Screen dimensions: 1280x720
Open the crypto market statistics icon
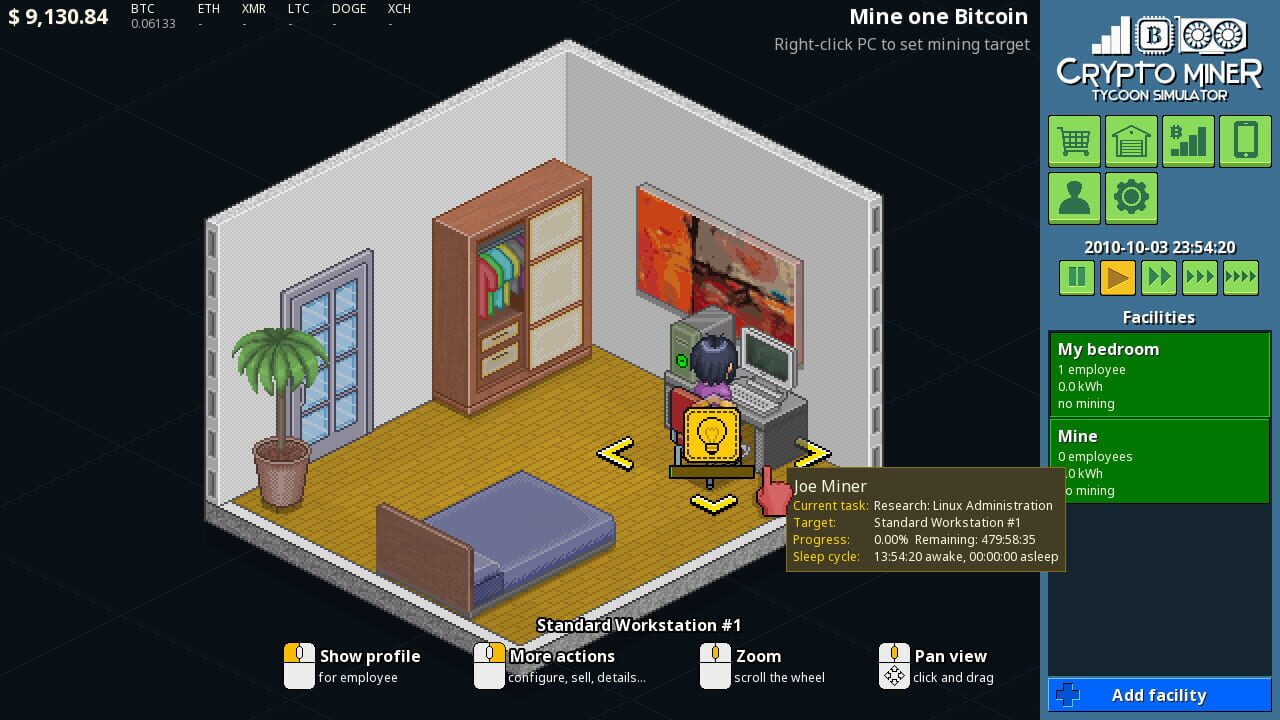tap(1188, 141)
